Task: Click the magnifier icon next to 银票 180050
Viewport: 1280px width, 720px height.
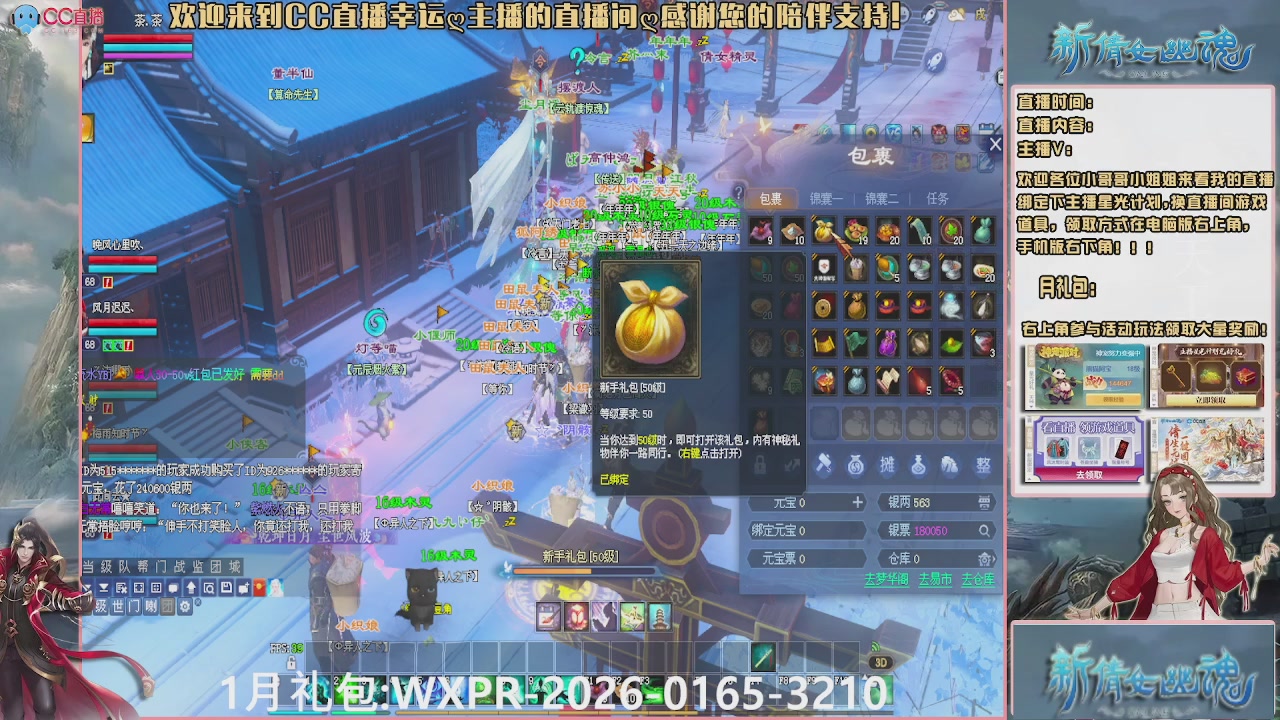Action: coord(984,530)
